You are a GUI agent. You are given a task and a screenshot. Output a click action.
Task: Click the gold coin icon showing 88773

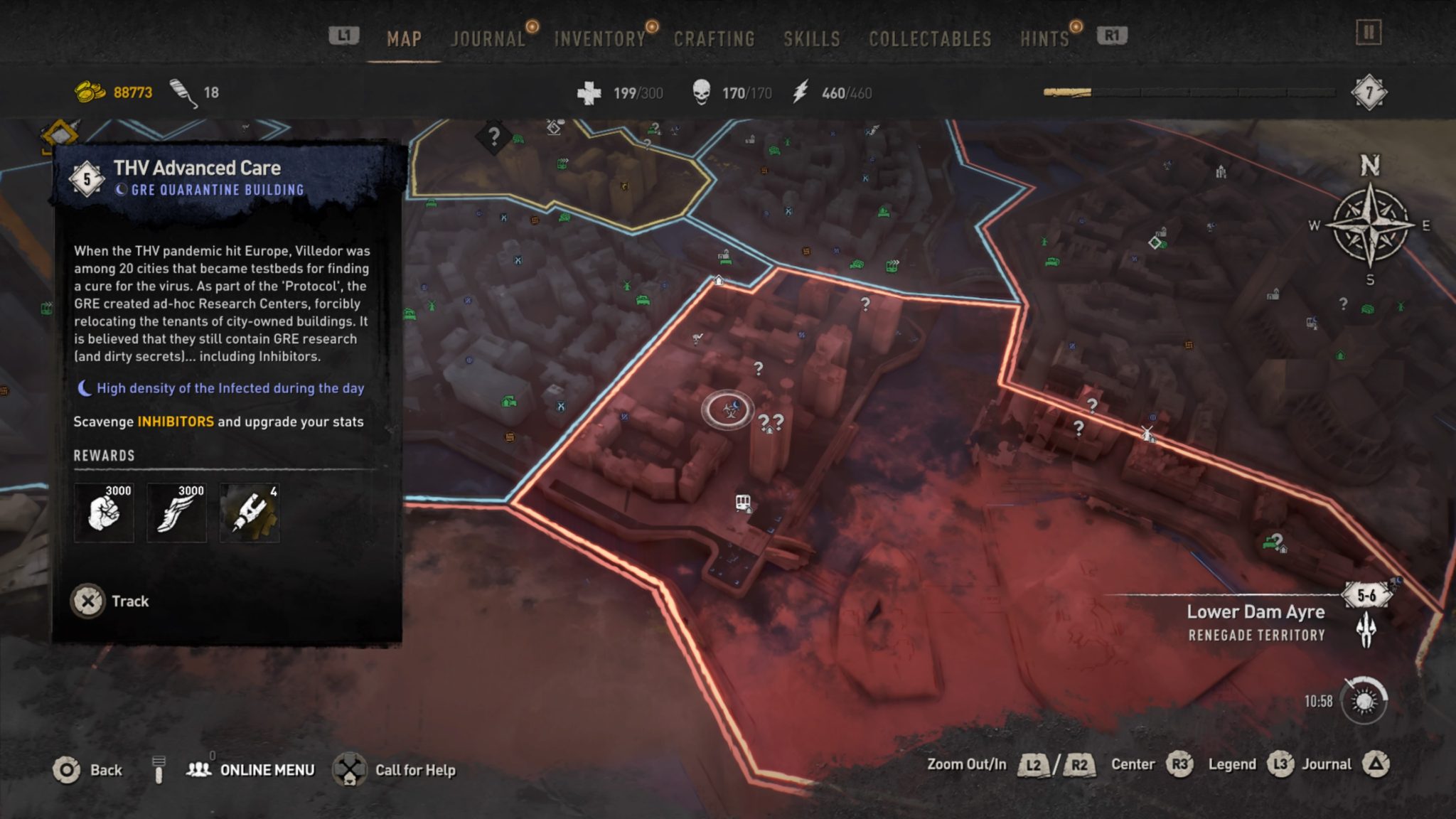click(x=89, y=91)
